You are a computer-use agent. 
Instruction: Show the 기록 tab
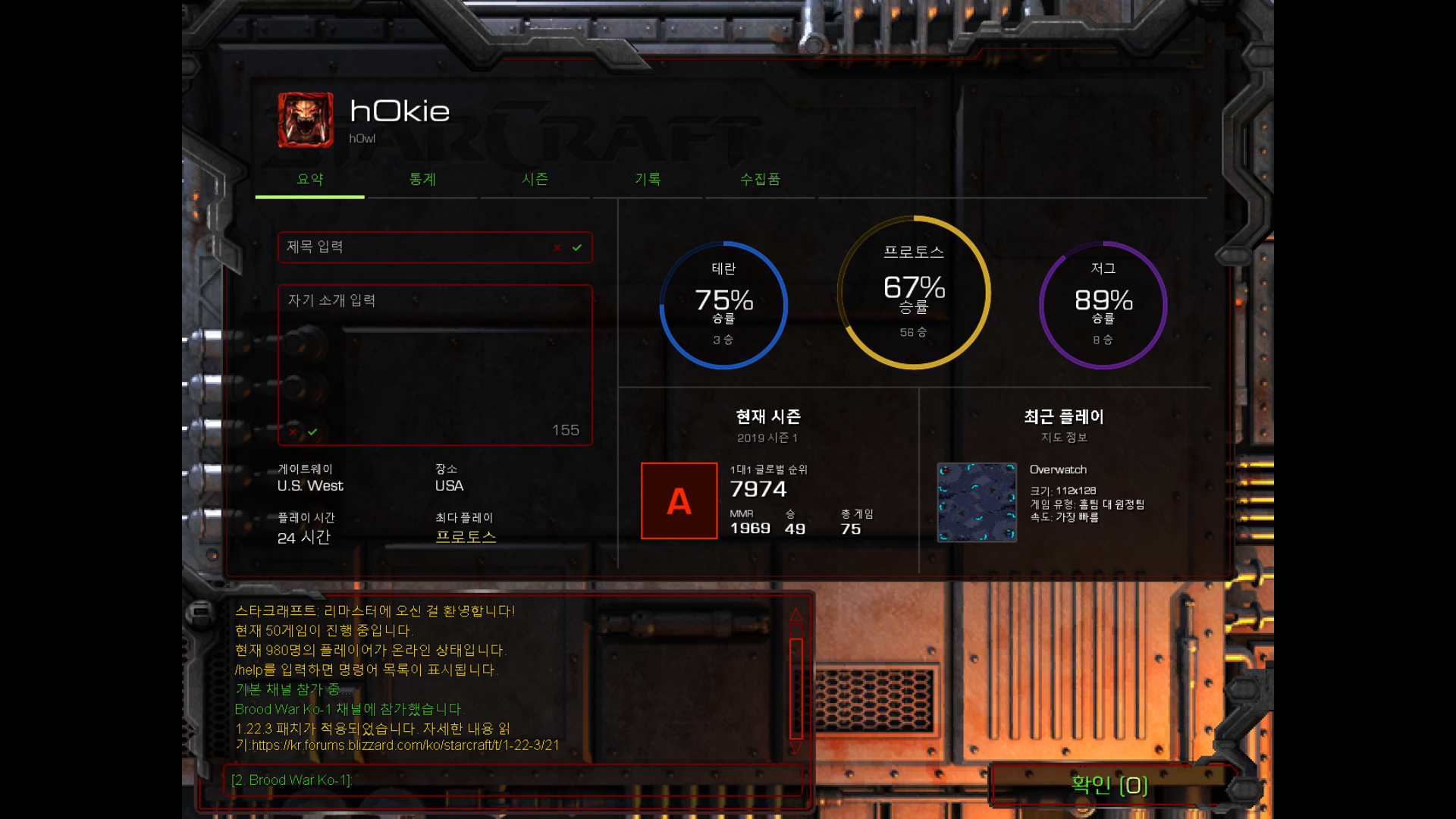(648, 180)
